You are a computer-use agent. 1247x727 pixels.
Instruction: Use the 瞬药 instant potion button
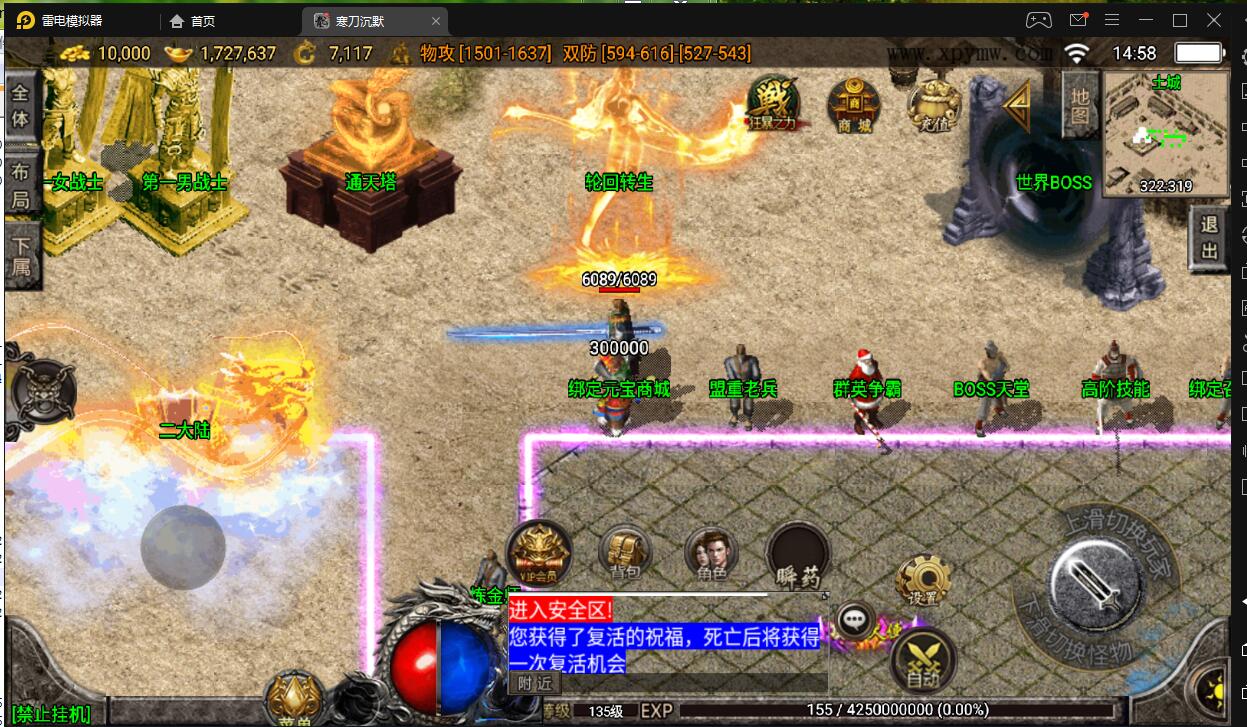pyautogui.click(x=797, y=555)
